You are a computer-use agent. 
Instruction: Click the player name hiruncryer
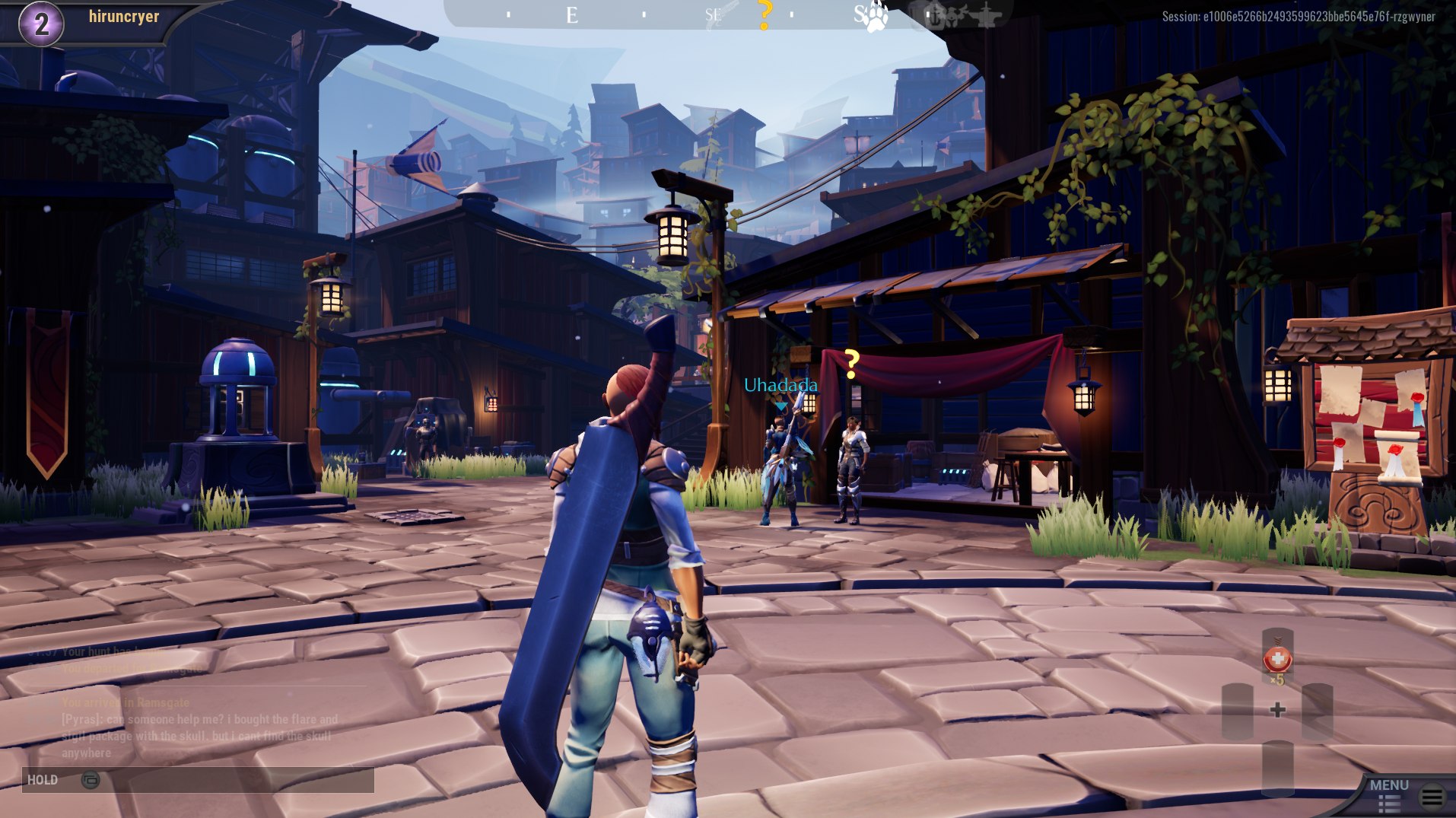(x=123, y=17)
